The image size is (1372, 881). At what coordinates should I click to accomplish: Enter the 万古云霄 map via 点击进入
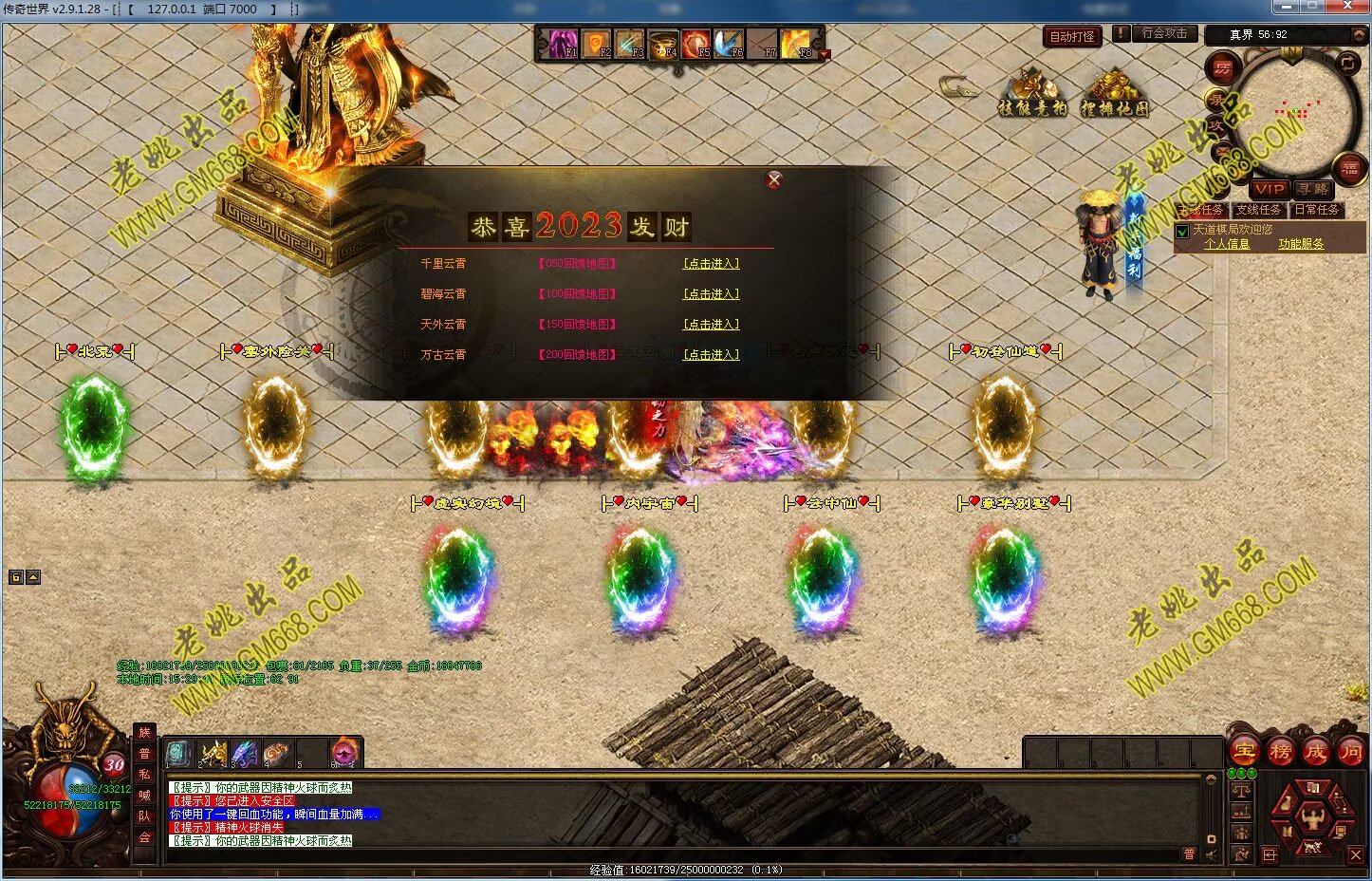tap(711, 355)
